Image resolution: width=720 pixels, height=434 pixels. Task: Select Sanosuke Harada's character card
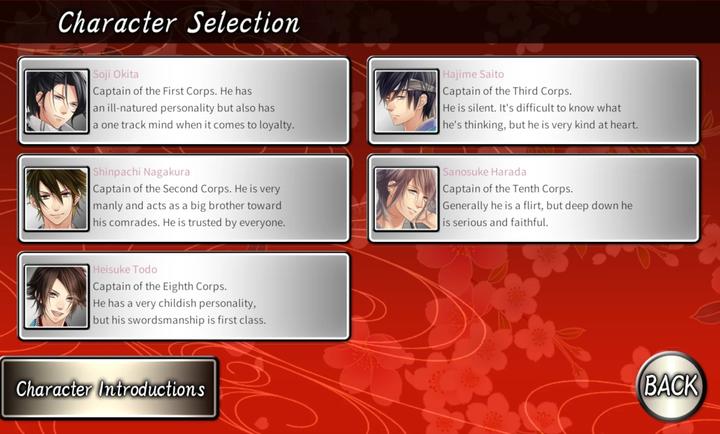point(534,198)
